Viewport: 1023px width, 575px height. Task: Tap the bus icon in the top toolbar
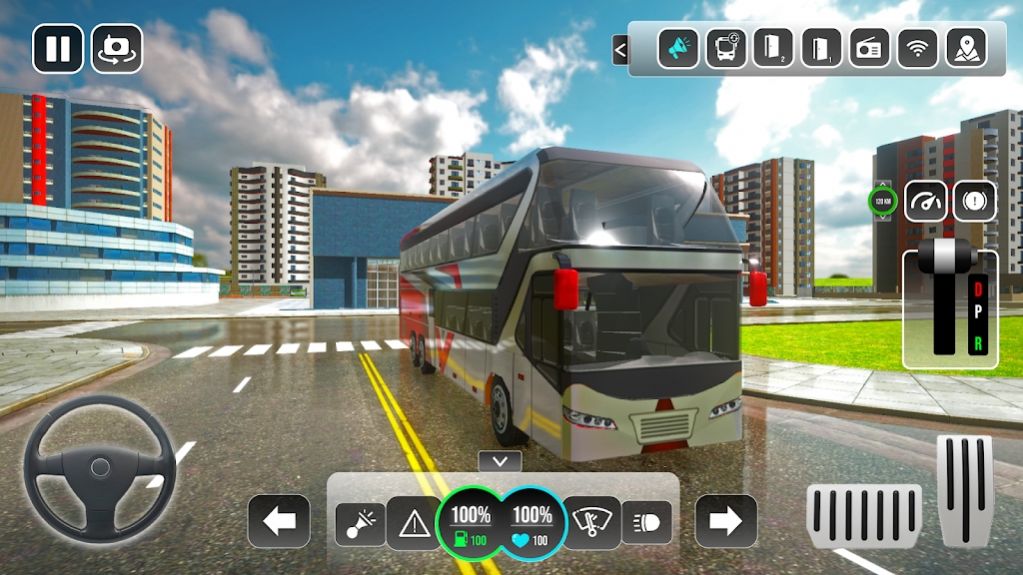pyautogui.click(x=726, y=48)
